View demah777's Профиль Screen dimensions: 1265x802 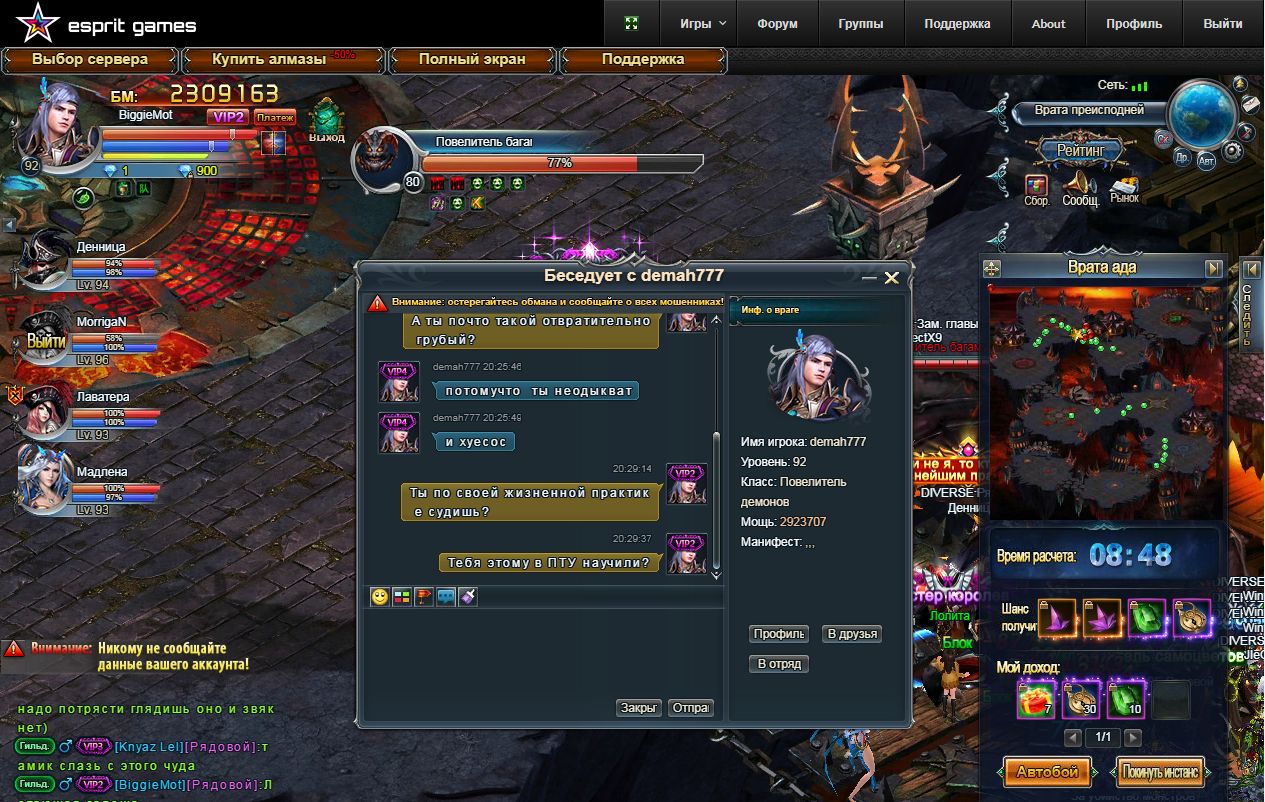click(778, 634)
